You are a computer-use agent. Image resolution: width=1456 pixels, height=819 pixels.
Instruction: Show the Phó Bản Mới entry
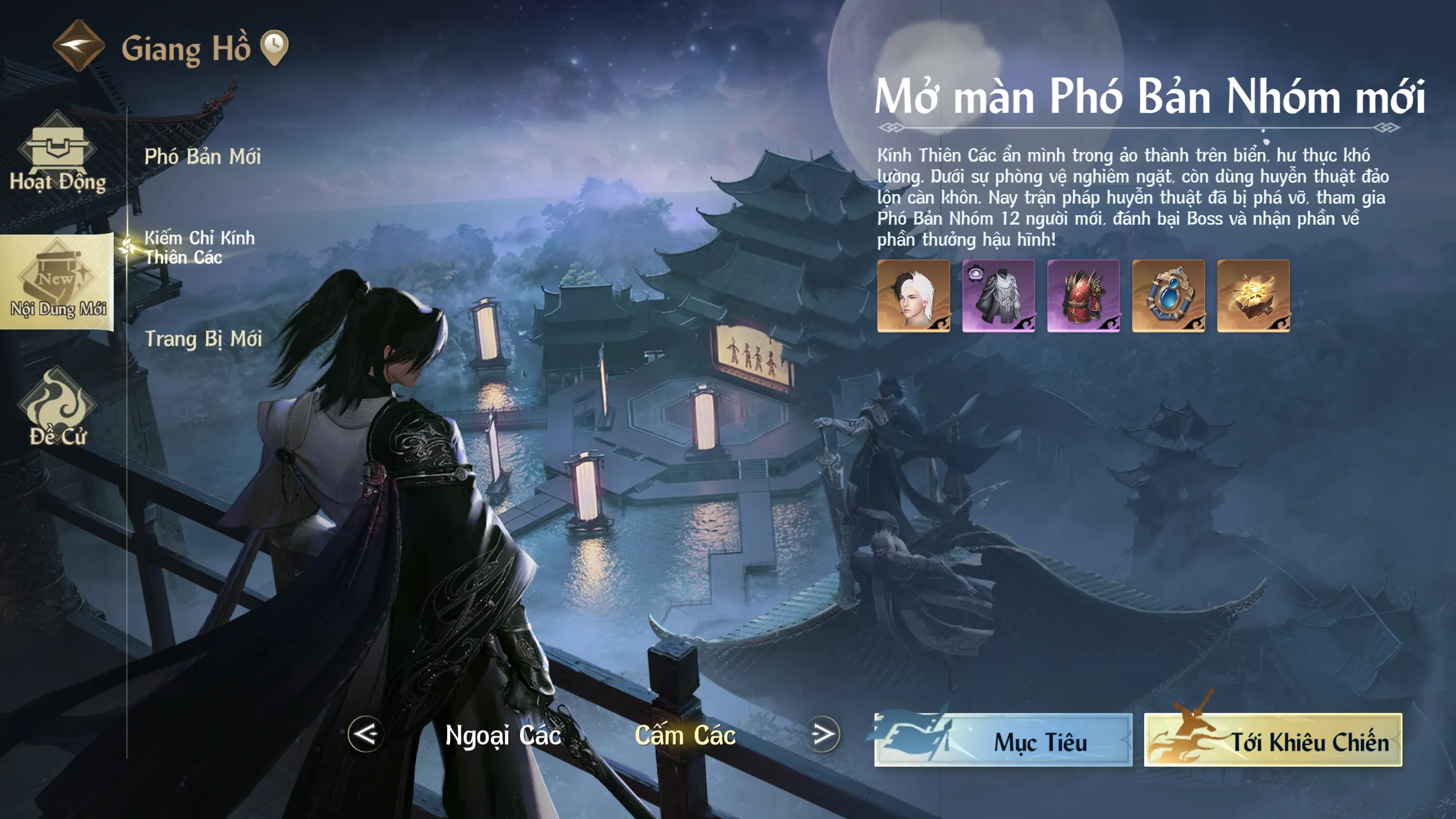(x=202, y=157)
